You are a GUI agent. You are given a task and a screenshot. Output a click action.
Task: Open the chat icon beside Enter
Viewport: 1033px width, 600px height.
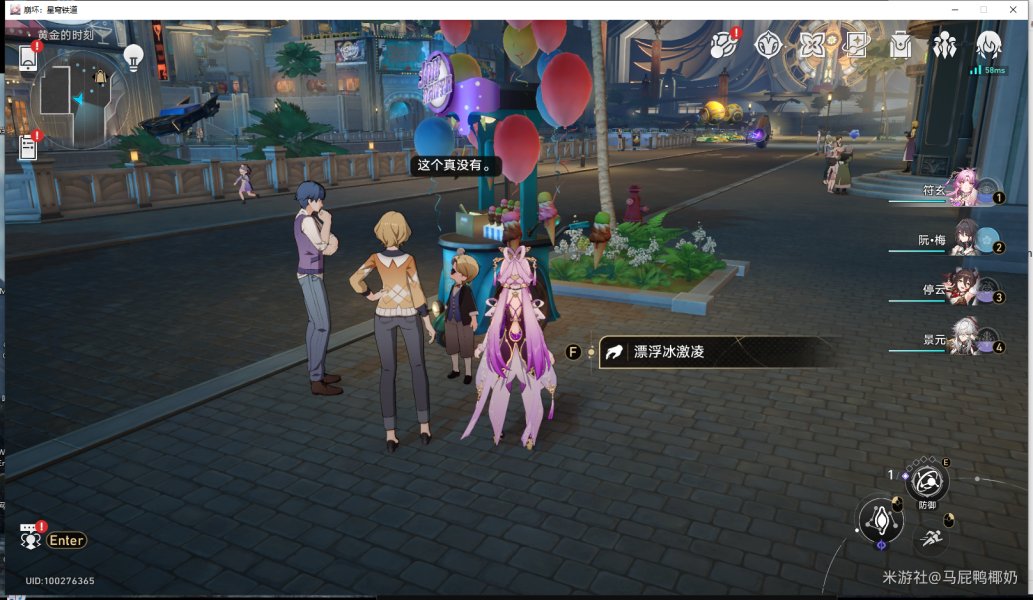click(30, 539)
